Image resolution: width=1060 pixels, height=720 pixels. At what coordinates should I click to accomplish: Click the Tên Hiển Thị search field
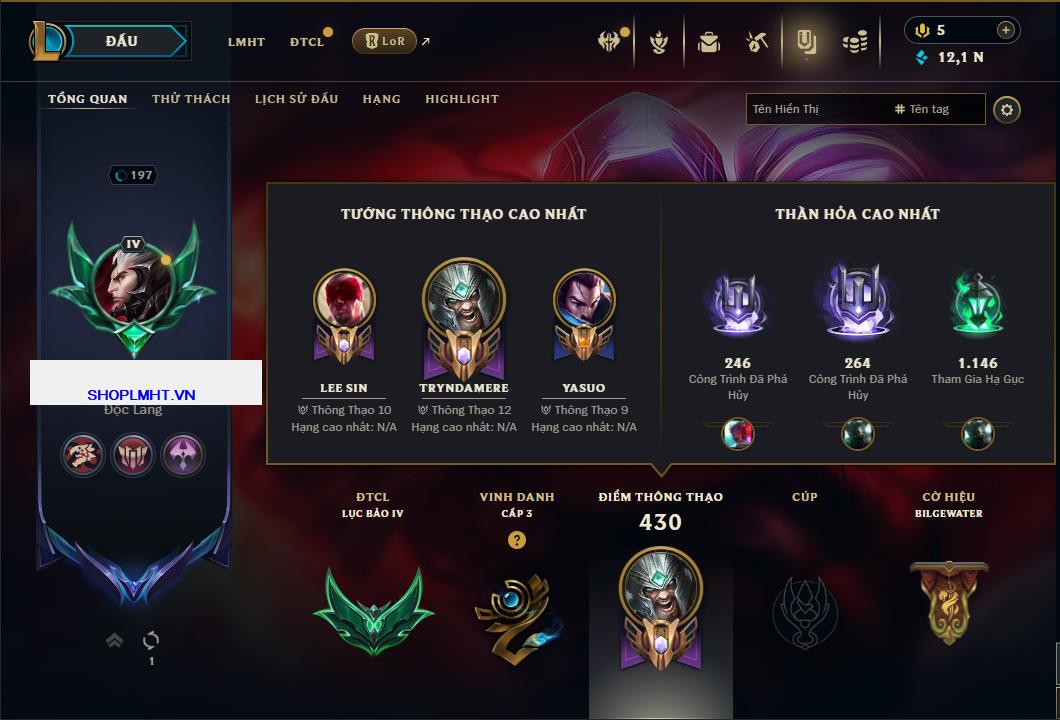click(815, 109)
